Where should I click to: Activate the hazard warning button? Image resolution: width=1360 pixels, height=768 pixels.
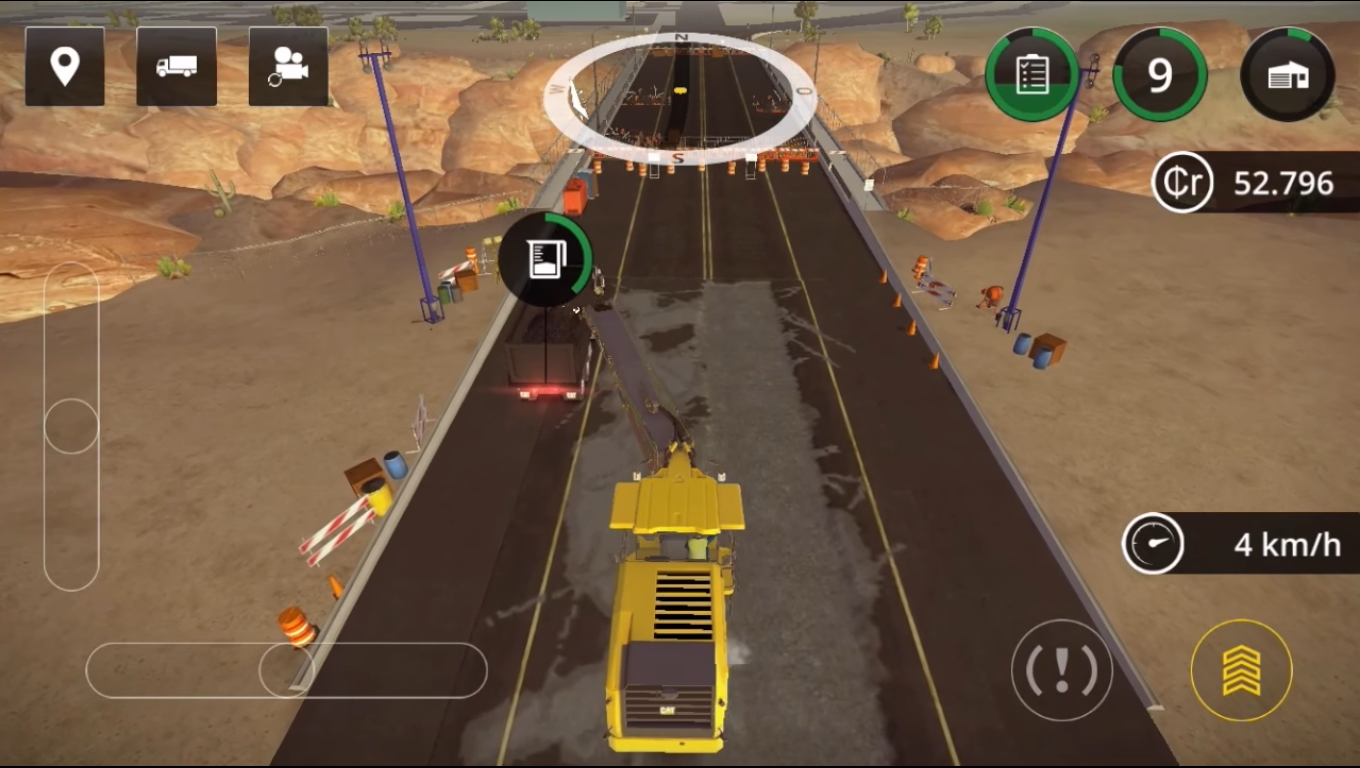(x=1061, y=670)
